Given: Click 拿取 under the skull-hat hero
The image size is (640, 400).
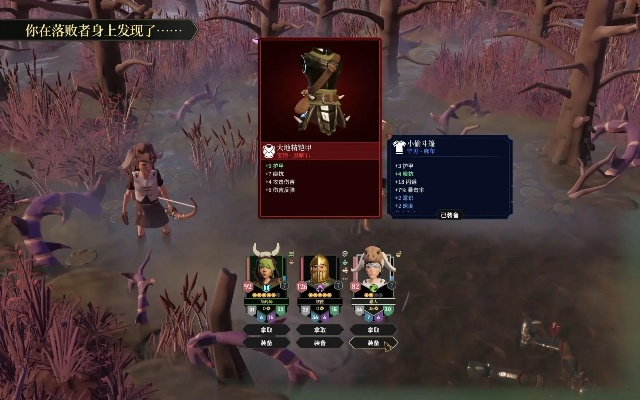Looking at the screenshot, I should click(372, 329).
